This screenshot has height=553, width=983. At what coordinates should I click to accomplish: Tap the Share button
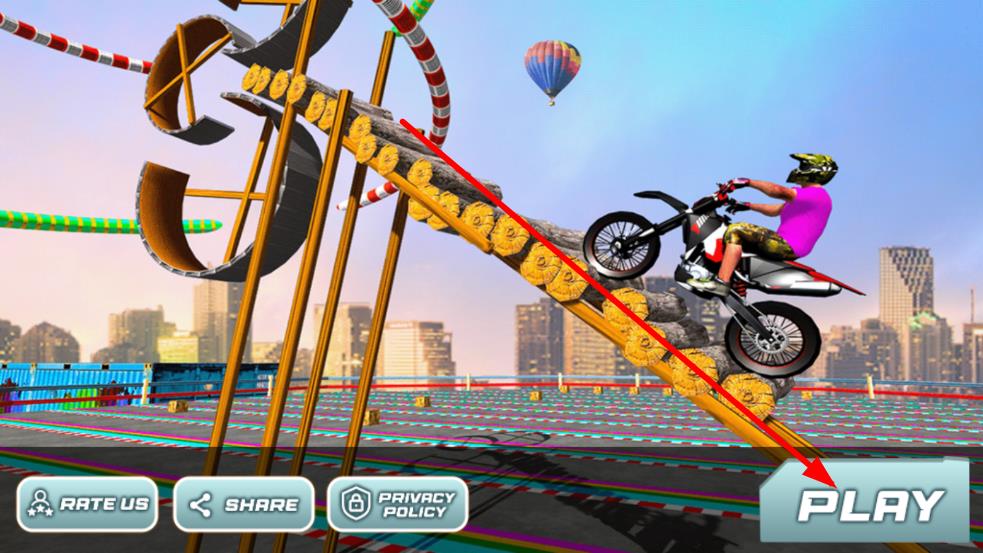pyautogui.click(x=245, y=504)
